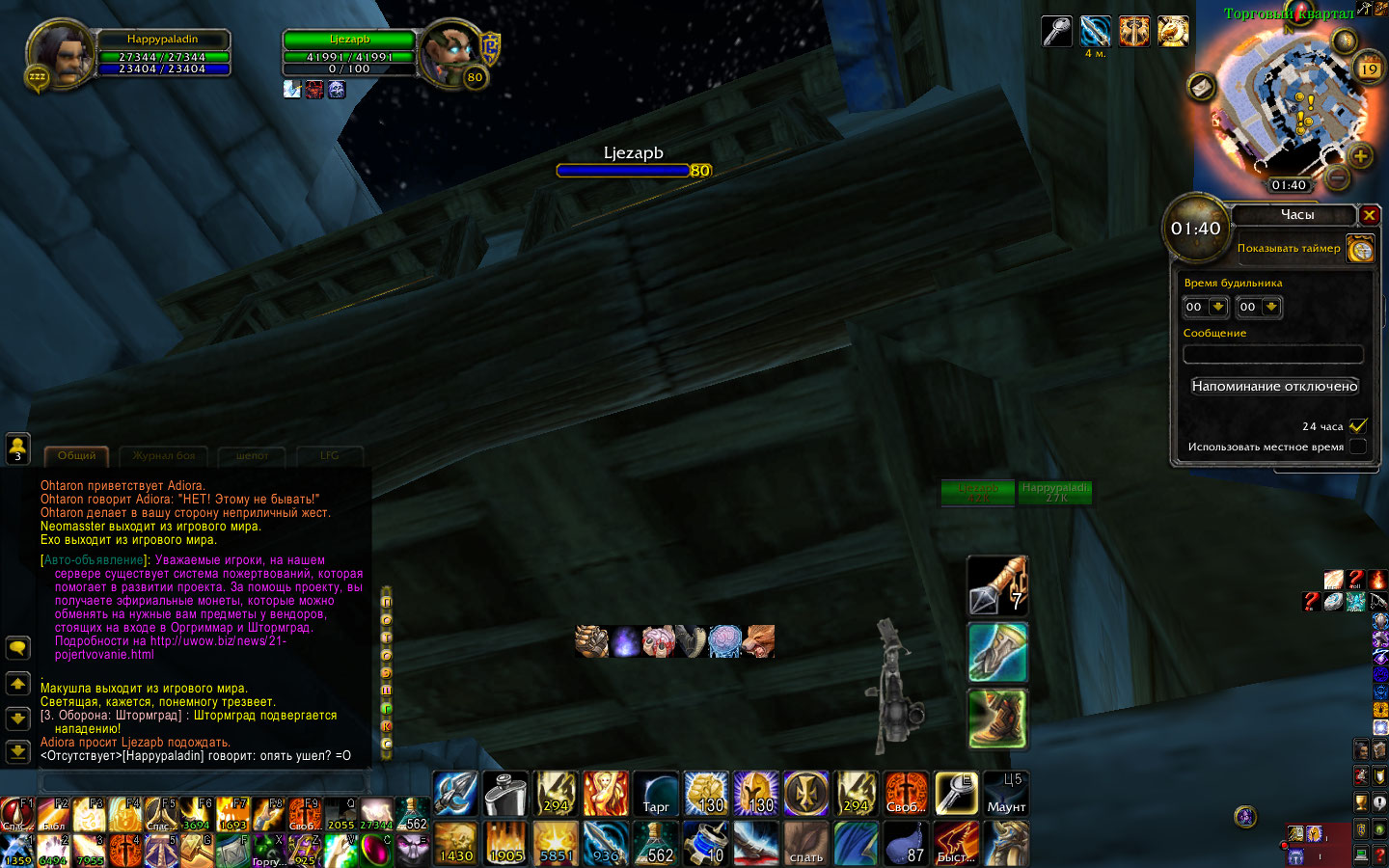Click the Сообщение alarm text field
1389x868 pixels.
[1273, 354]
